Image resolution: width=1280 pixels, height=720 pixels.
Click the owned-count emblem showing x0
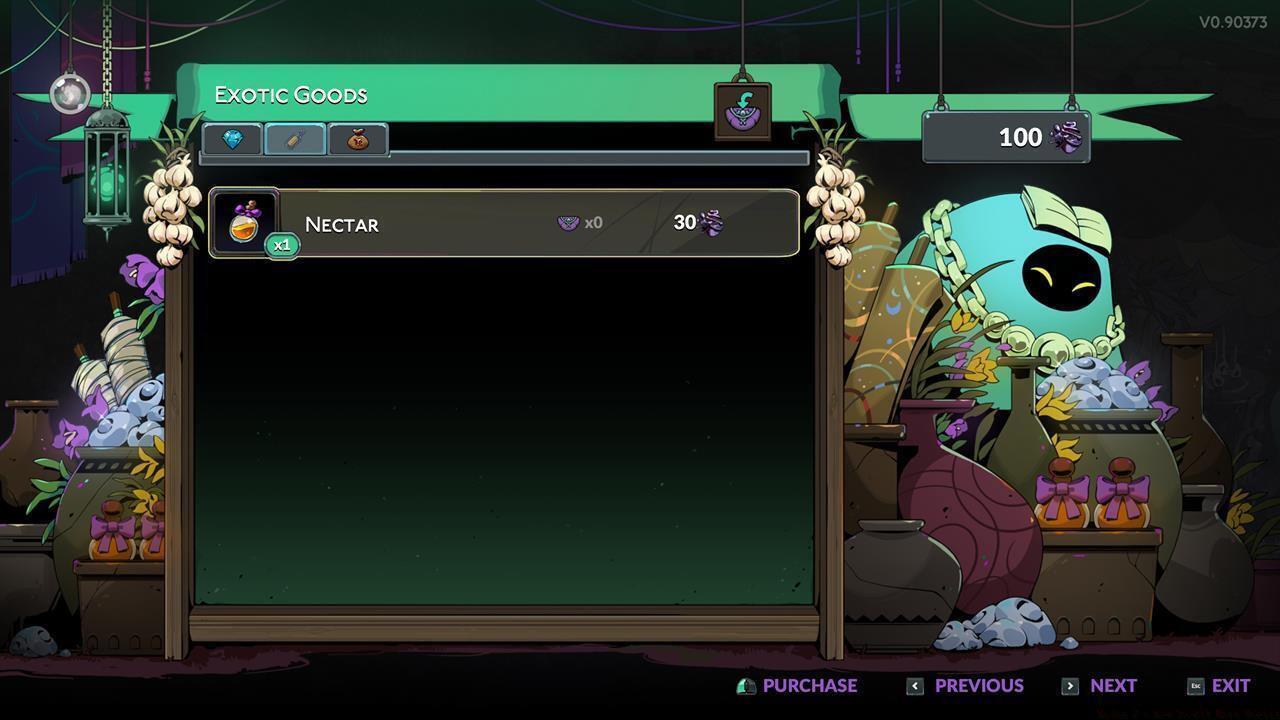click(570, 222)
